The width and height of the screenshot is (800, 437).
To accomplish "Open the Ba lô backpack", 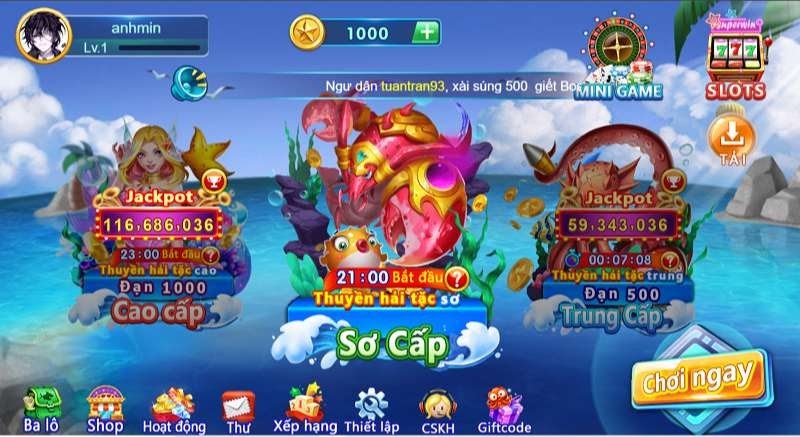I will (x=42, y=408).
